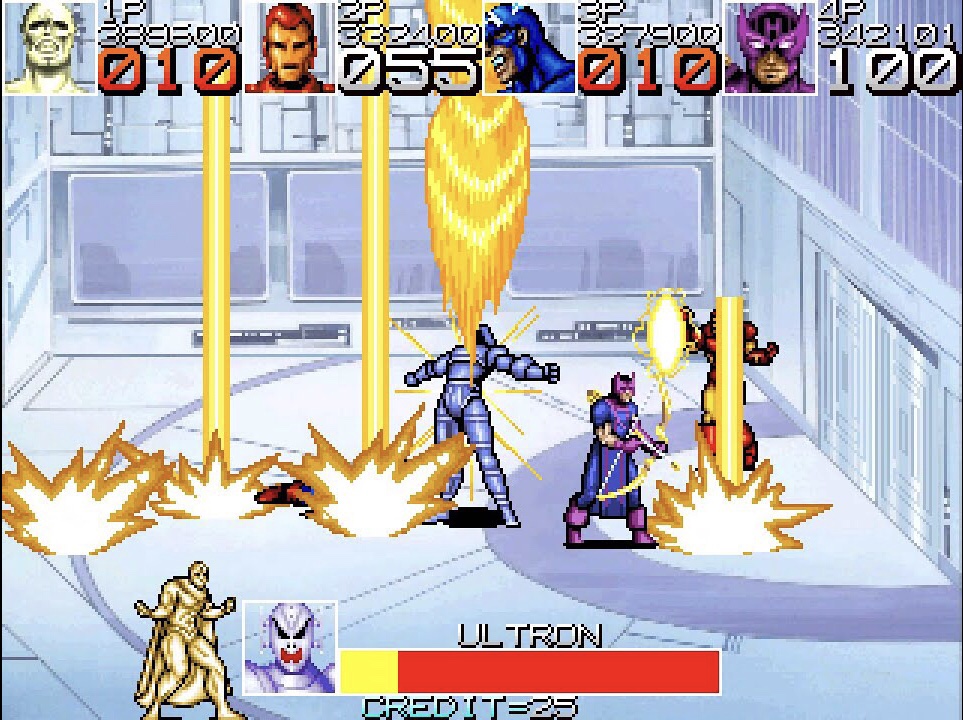Click Hawkeye's purple-masked portrait
The width and height of the screenshot is (963, 720).
point(770,48)
